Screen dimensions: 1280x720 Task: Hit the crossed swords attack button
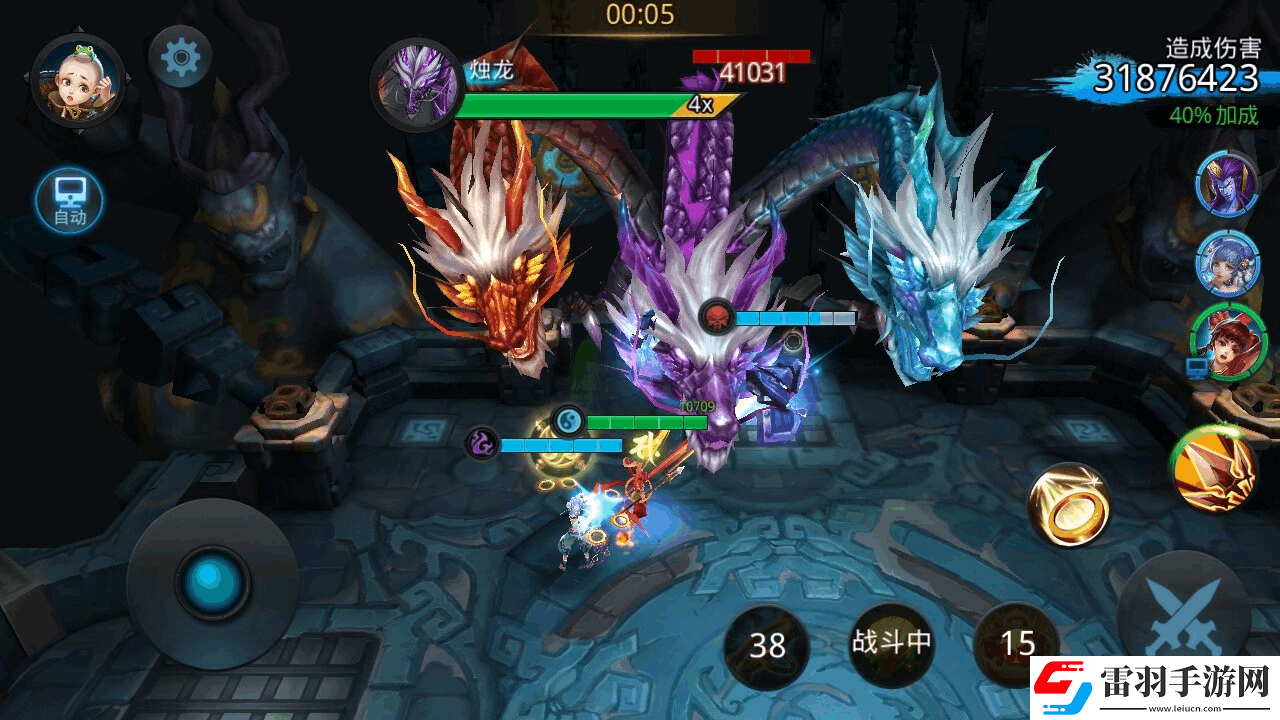point(1183,612)
